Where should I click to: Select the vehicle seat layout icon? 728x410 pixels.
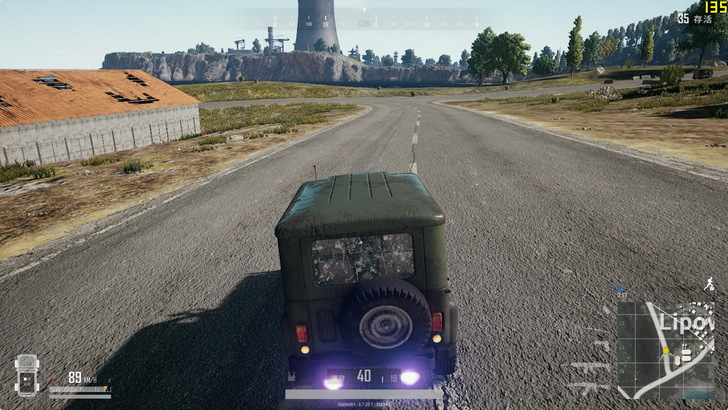pyautogui.click(x=26, y=375)
